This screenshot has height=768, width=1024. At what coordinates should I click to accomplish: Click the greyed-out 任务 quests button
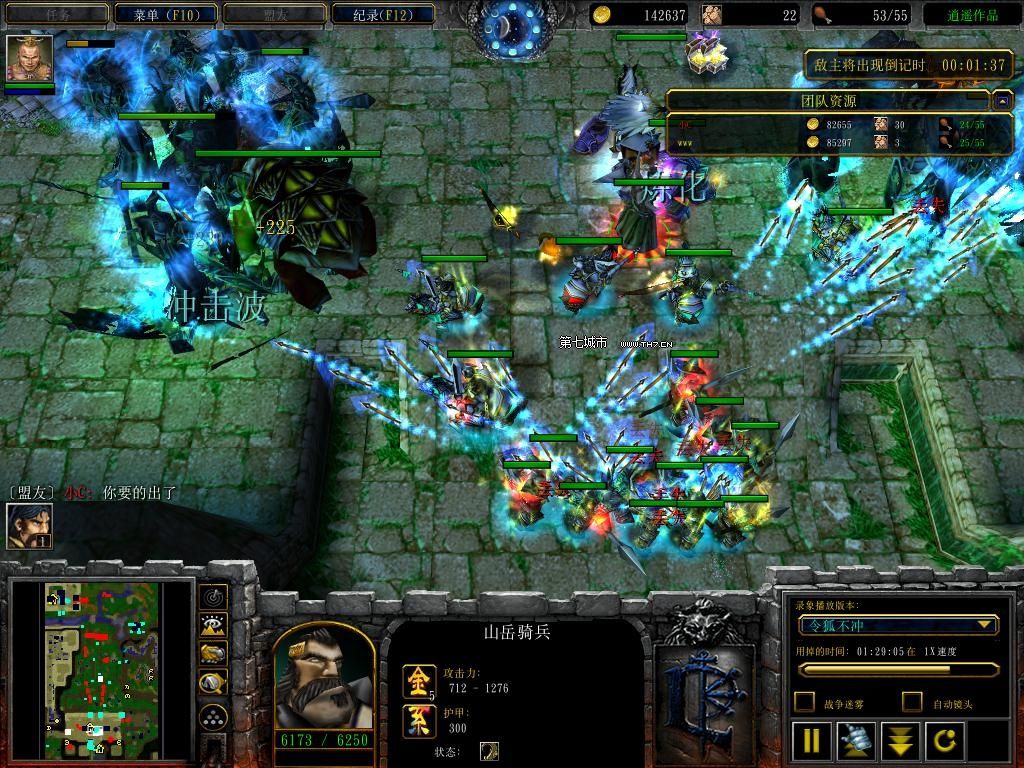(x=56, y=14)
